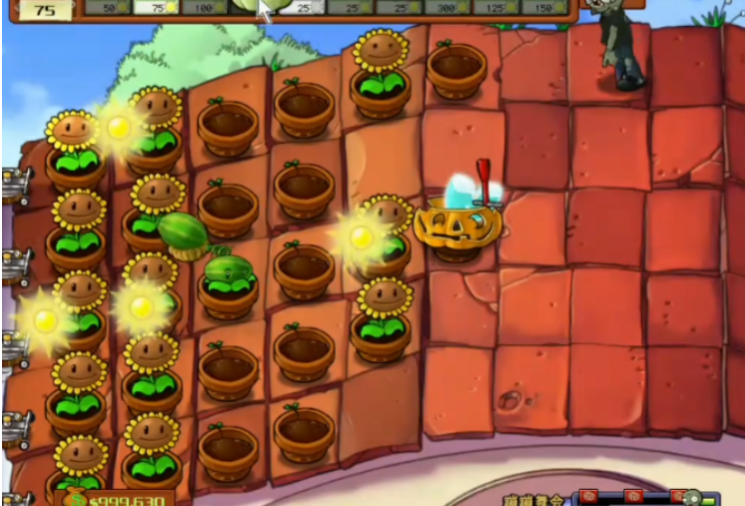Pick the 75-cost seed packet

154,7
